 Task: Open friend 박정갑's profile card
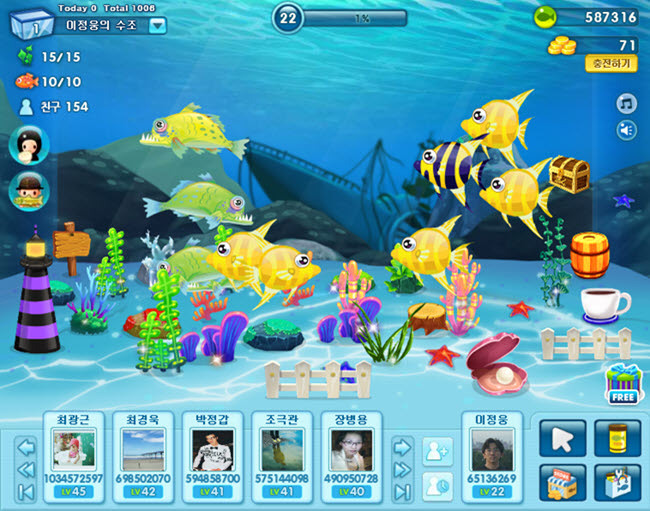click(211, 455)
